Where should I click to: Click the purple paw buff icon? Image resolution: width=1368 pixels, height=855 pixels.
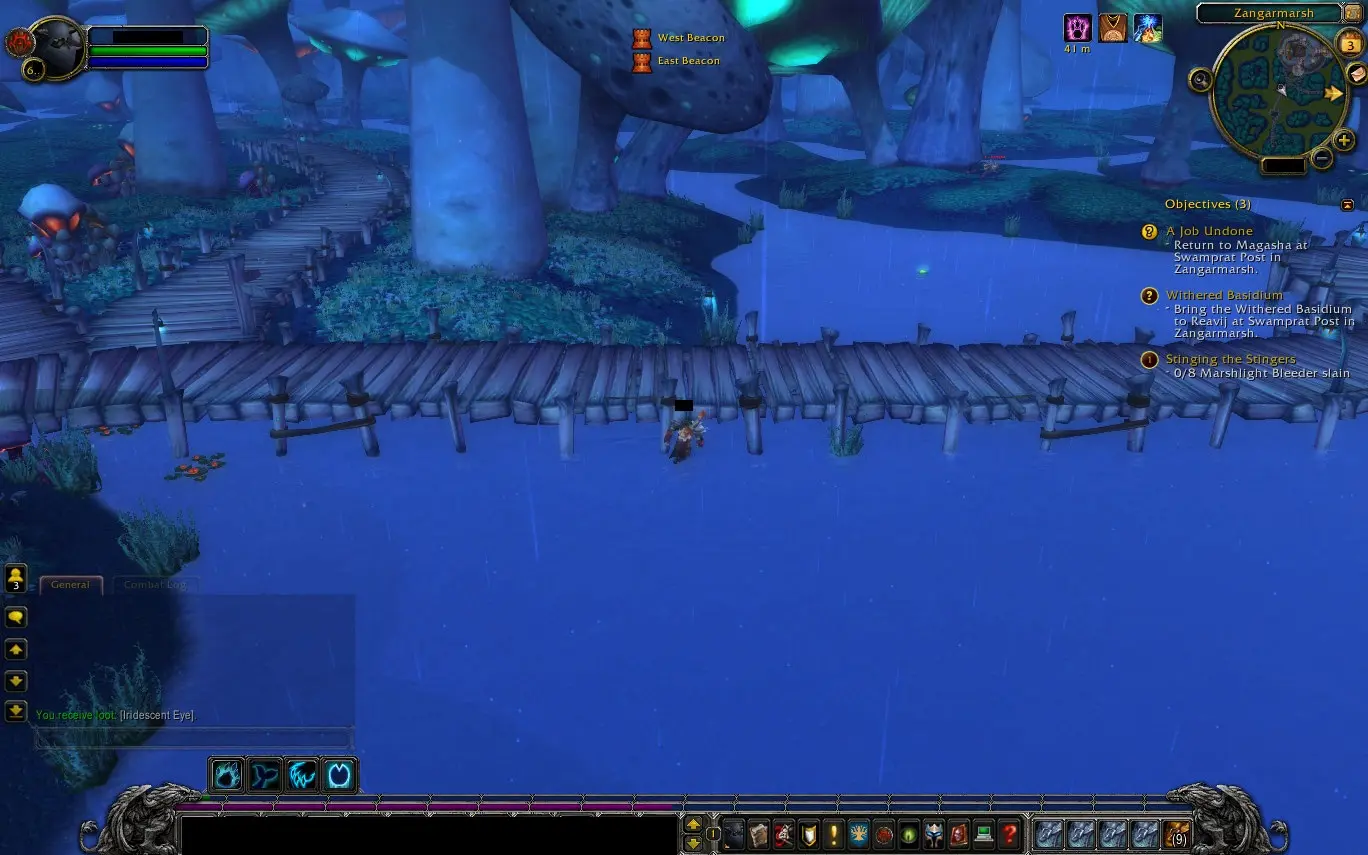click(x=1077, y=28)
